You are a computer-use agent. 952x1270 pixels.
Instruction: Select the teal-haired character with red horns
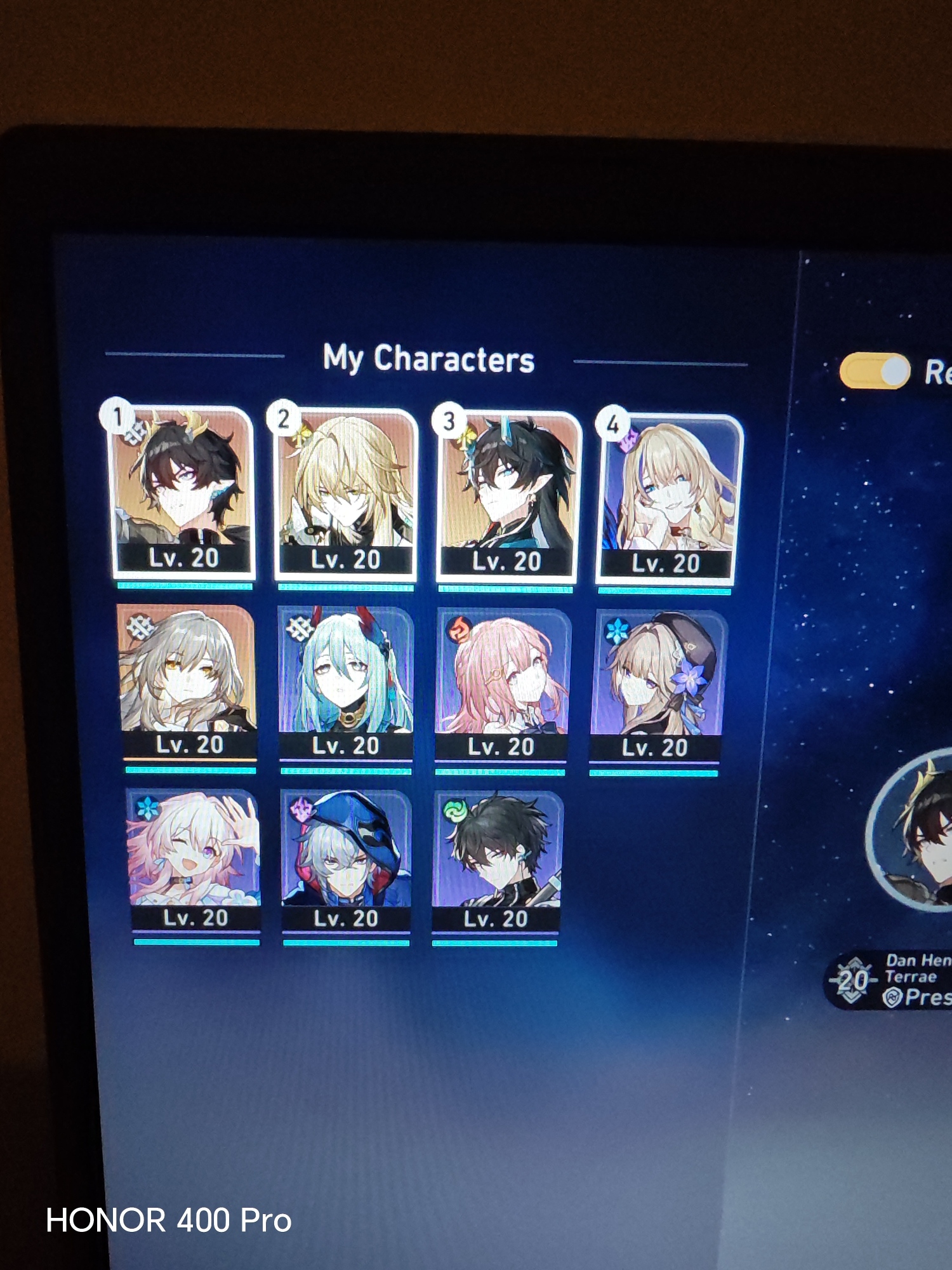(x=346, y=683)
